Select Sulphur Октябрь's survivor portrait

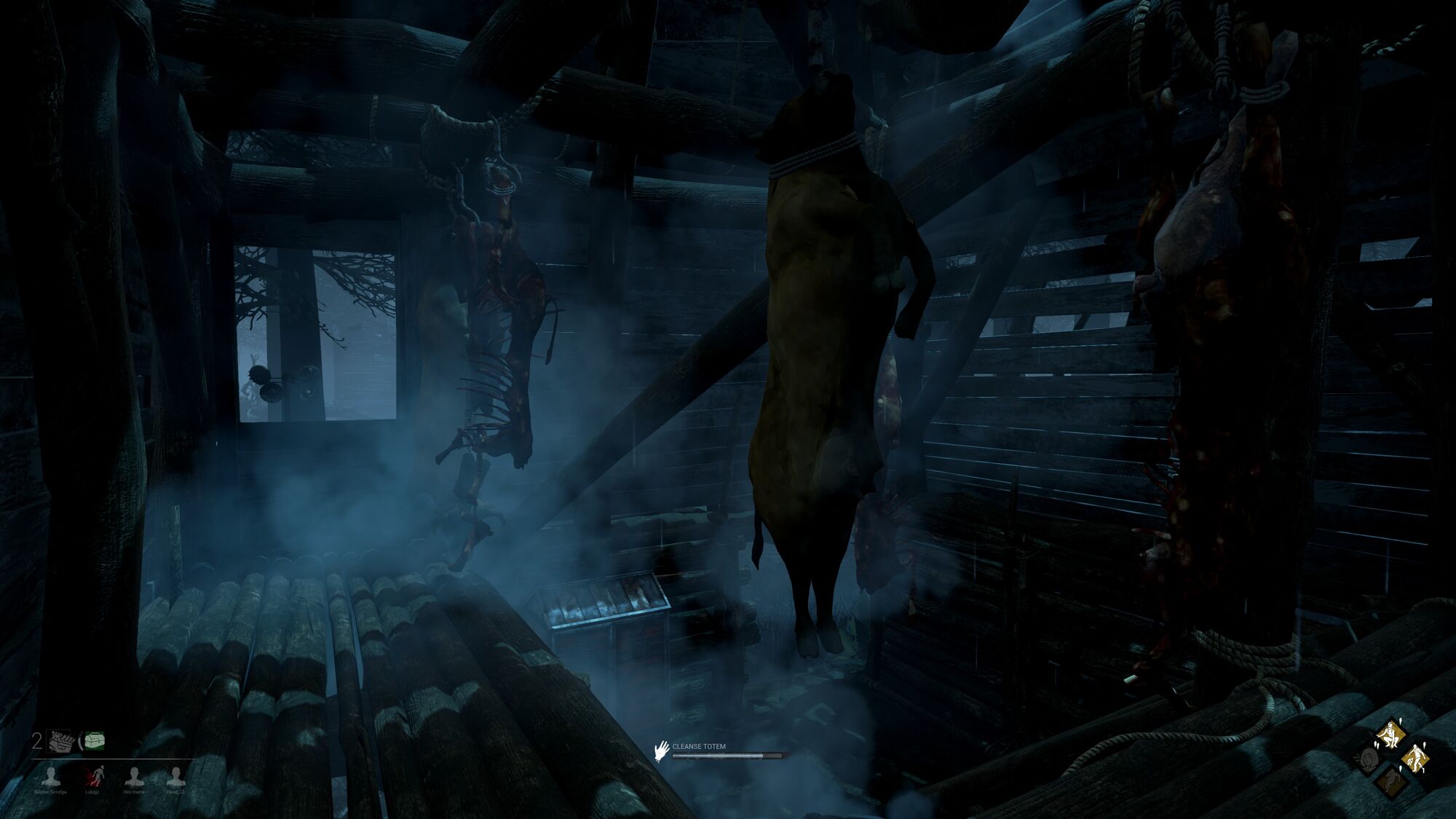pyautogui.click(x=51, y=776)
